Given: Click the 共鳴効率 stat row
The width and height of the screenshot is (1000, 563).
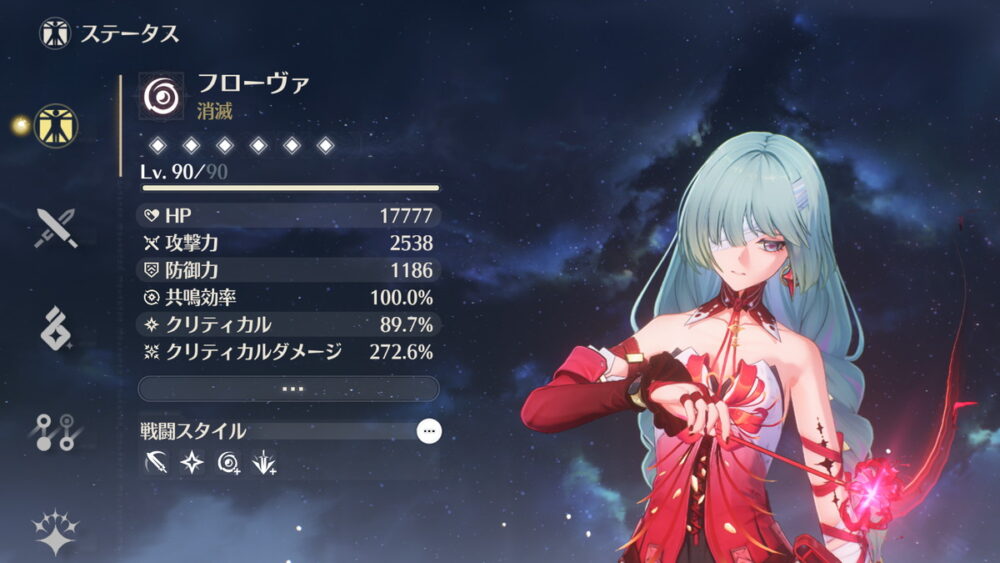Looking at the screenshot, I should 289,297.
